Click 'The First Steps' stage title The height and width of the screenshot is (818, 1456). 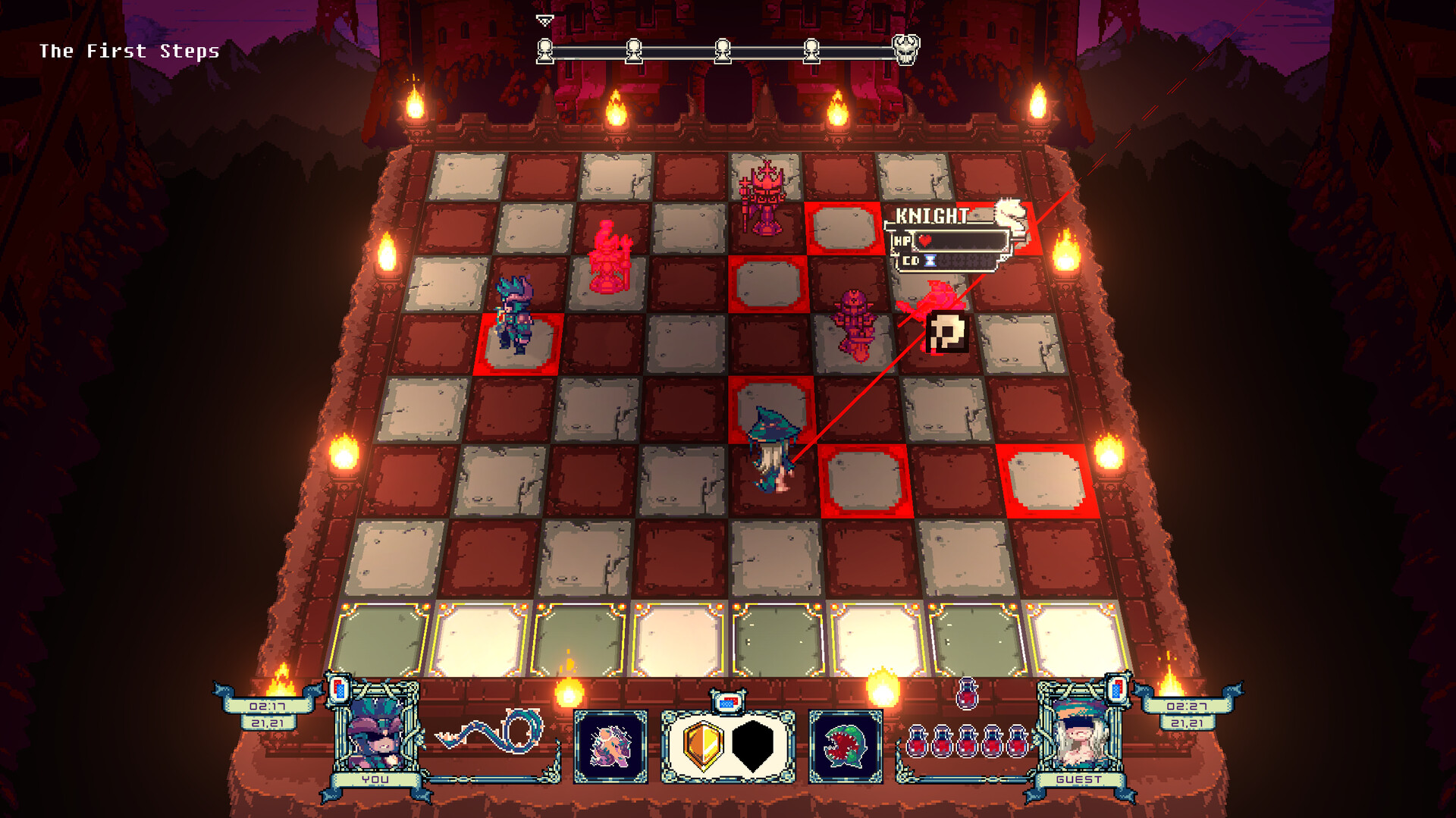(130, 52)
